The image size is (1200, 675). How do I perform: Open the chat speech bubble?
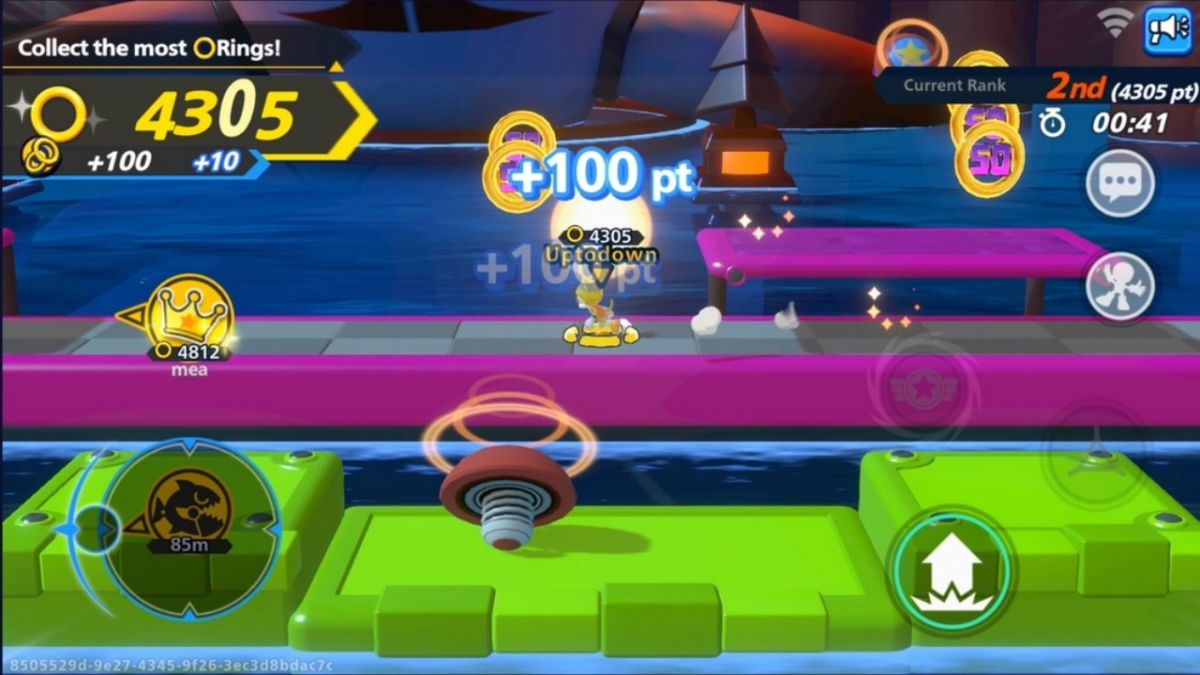click(x=1120, y=184)
